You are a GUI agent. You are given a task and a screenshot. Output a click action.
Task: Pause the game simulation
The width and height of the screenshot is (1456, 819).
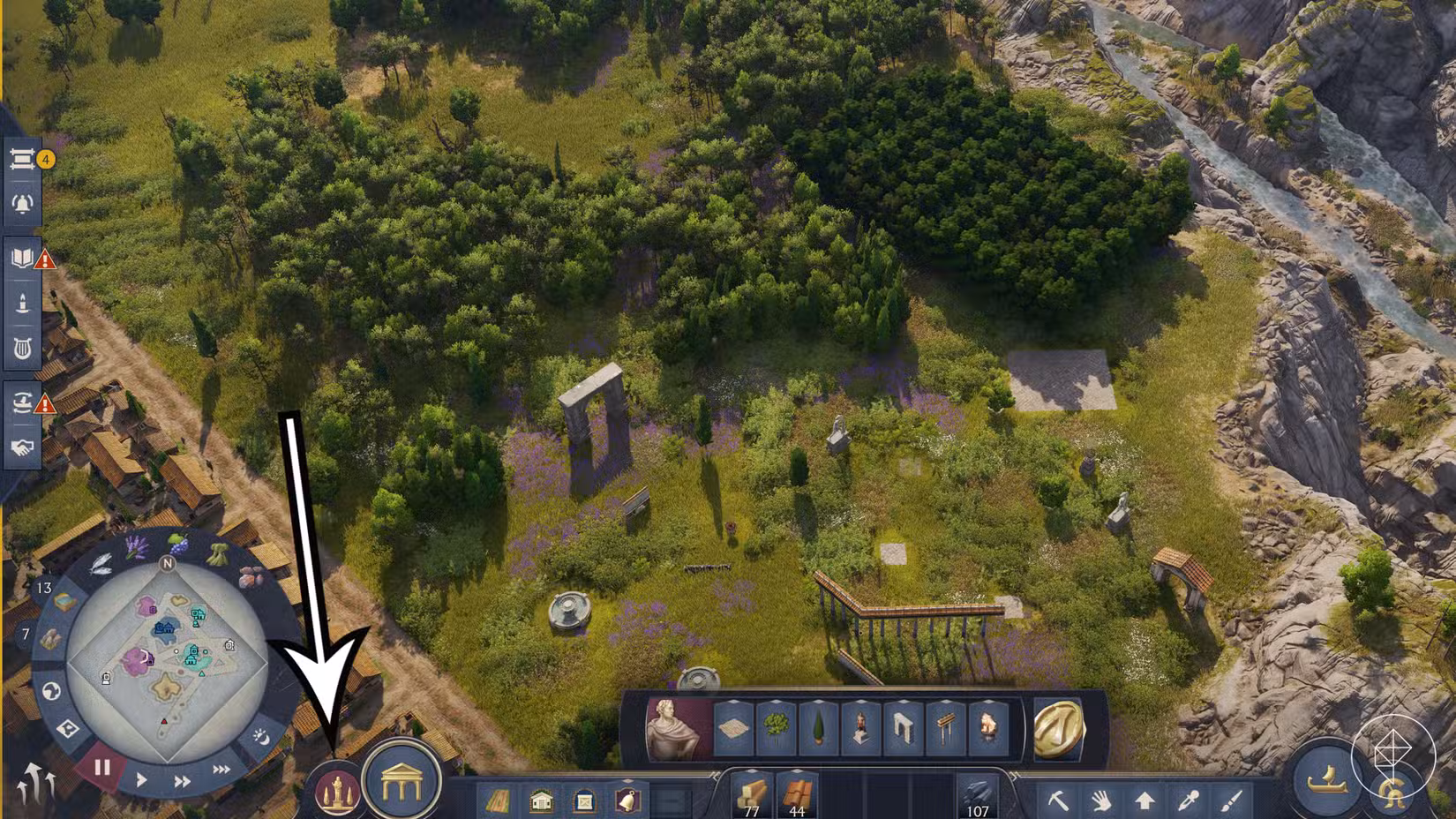(x=101, y=767)
